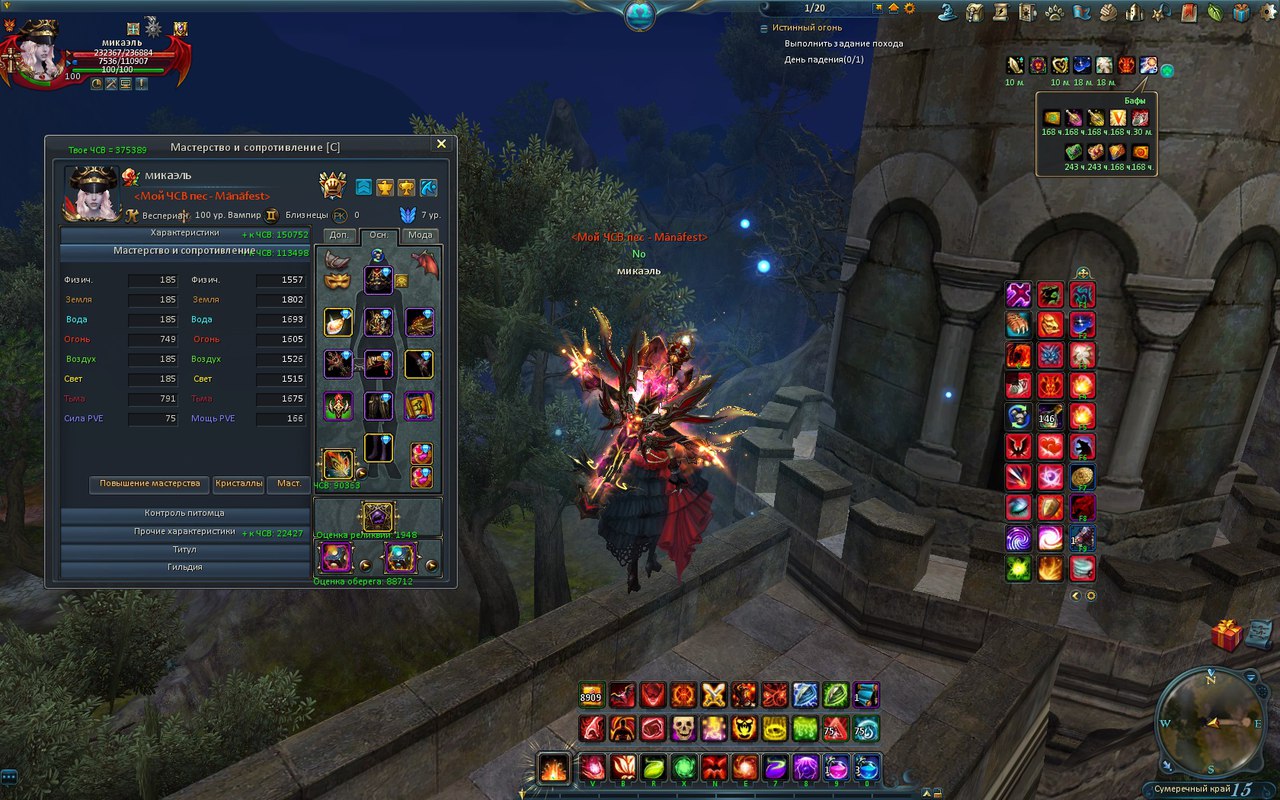Close the Мастерство и сопротивление window
The height and width of the screenshot is (800, 1280).
(x=441, y=144)
